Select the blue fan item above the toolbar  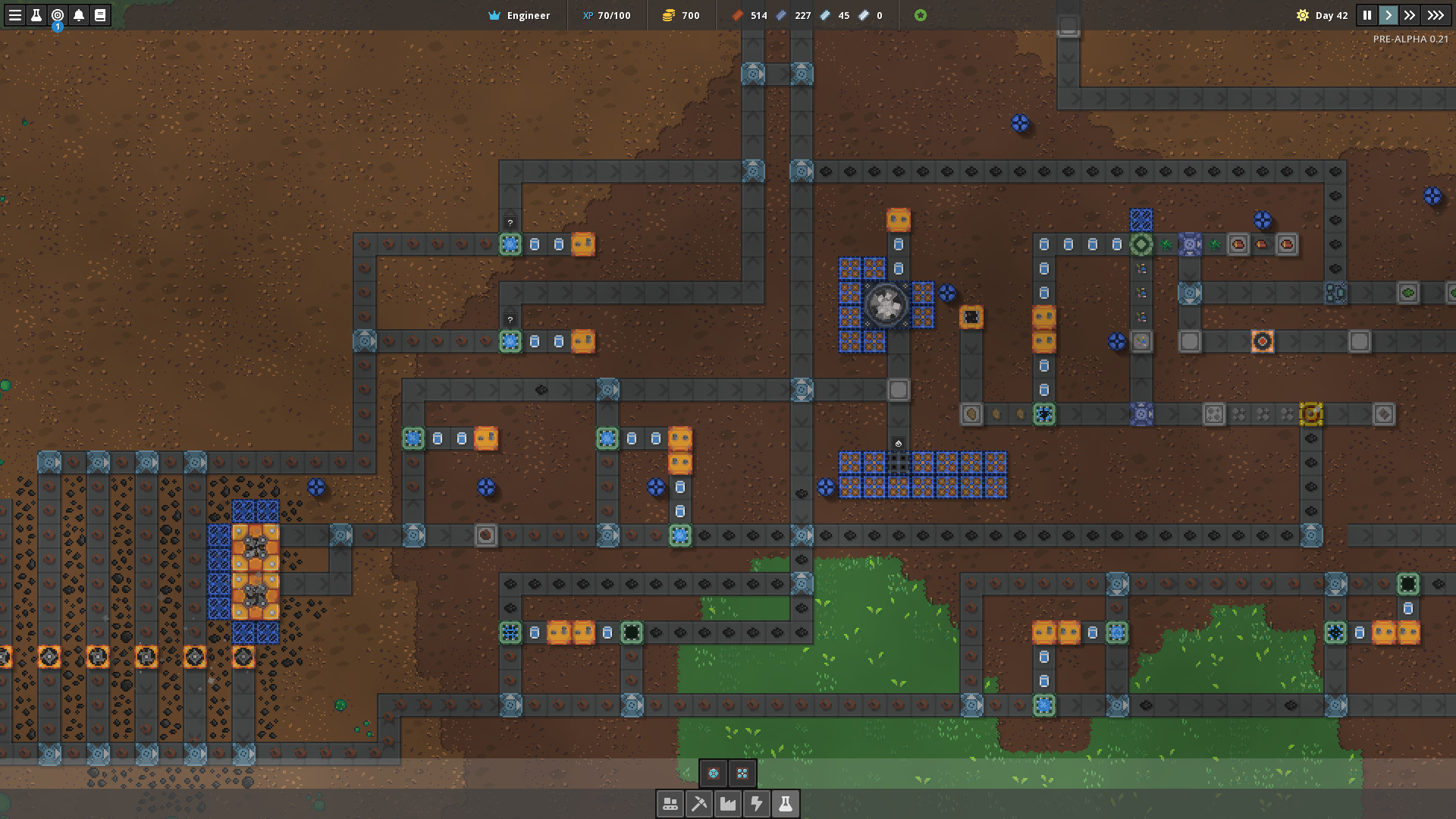[x=713, y=773]
